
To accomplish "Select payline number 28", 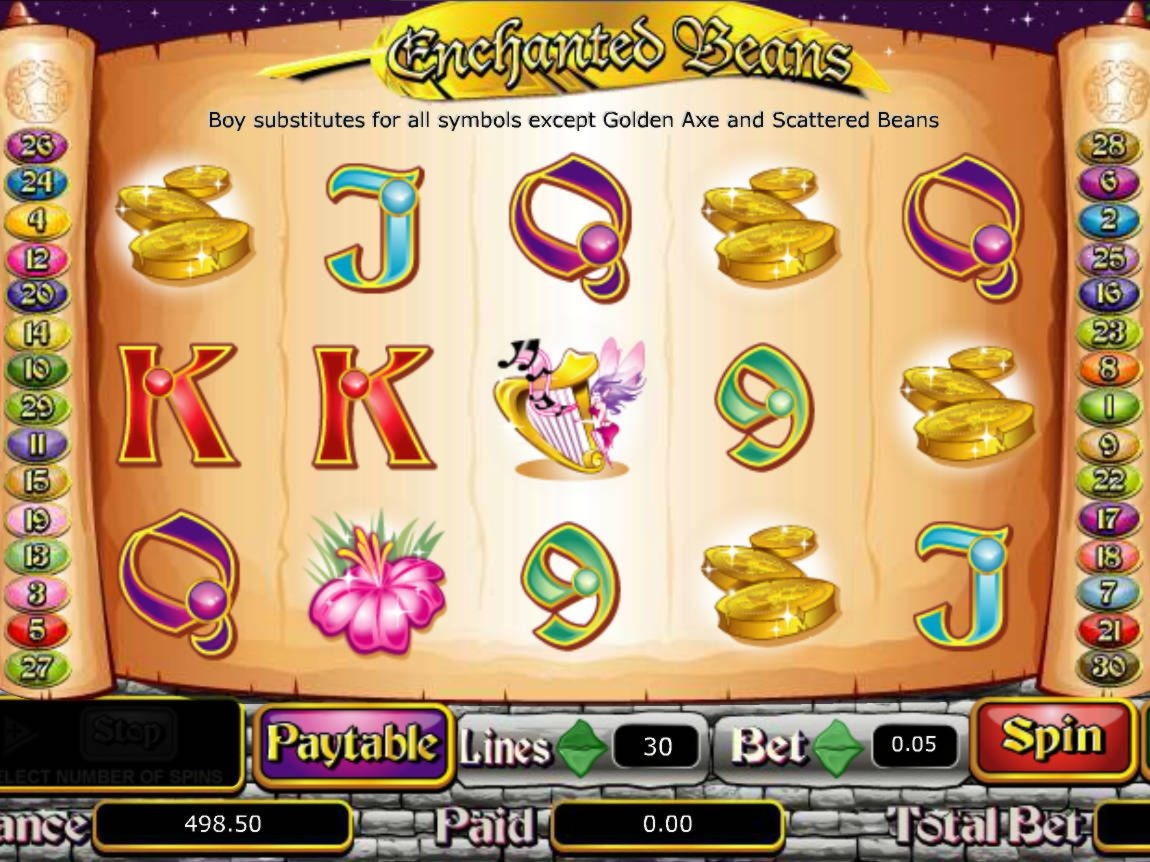I will (1108, 147).
